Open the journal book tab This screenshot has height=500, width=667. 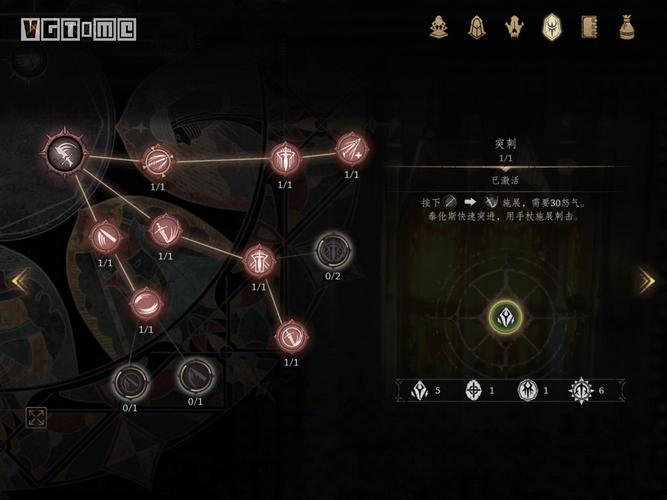(x=588, y=27)
